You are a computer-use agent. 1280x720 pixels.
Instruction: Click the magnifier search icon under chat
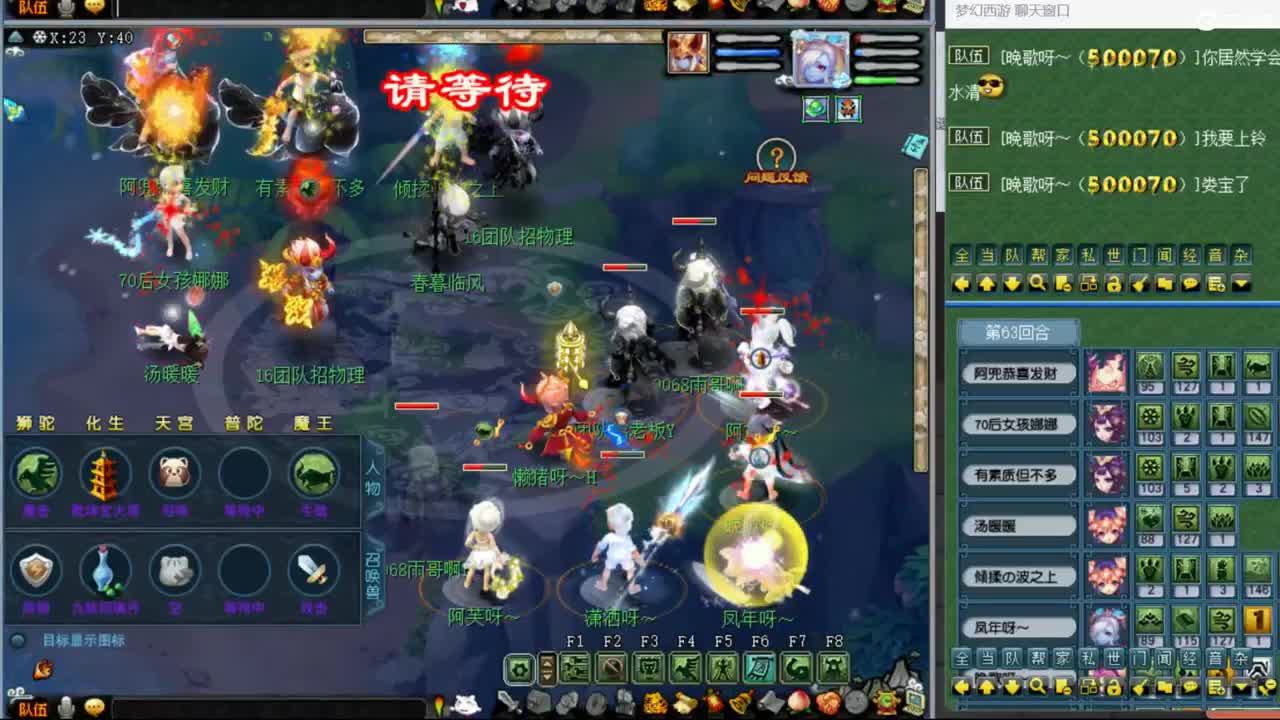click(1038, 283)
